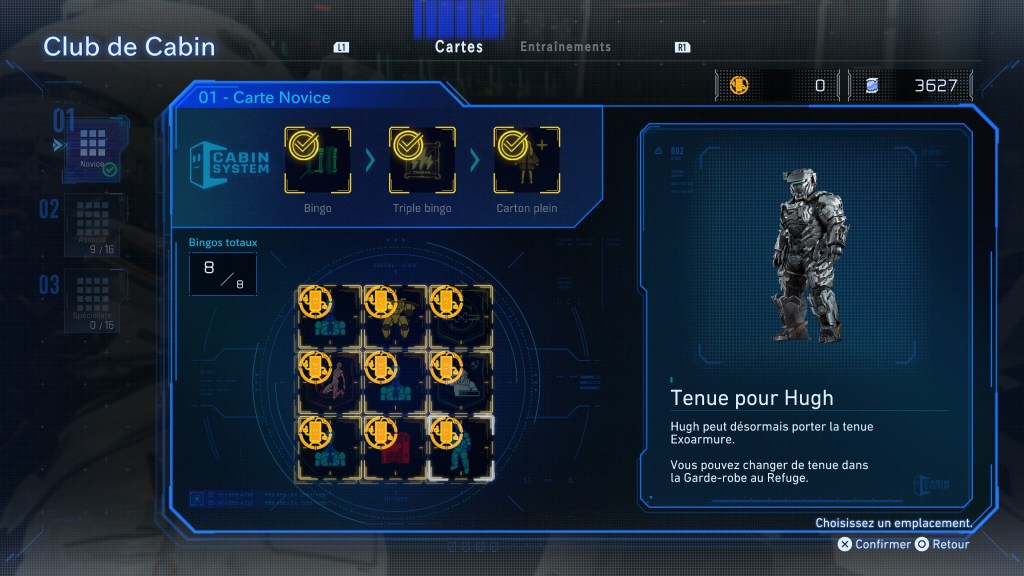
Task: Select the yellow mech bingo tile
Action: [x=394, y=315]
